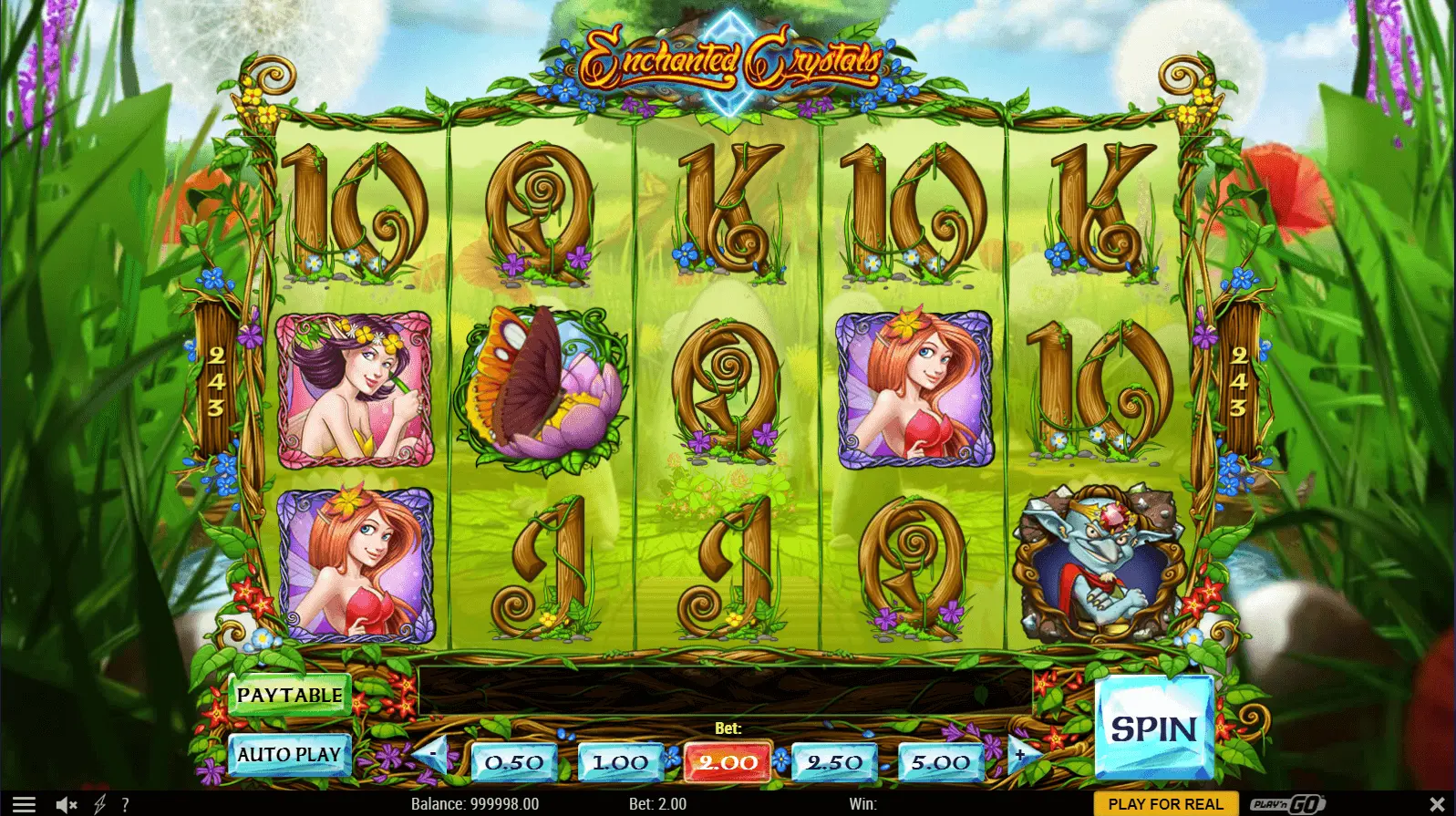The width and height of the screenshot is (1456, 816).
Task: Click the left arrow to decrease bet
Action: click(x=430, y=755)
